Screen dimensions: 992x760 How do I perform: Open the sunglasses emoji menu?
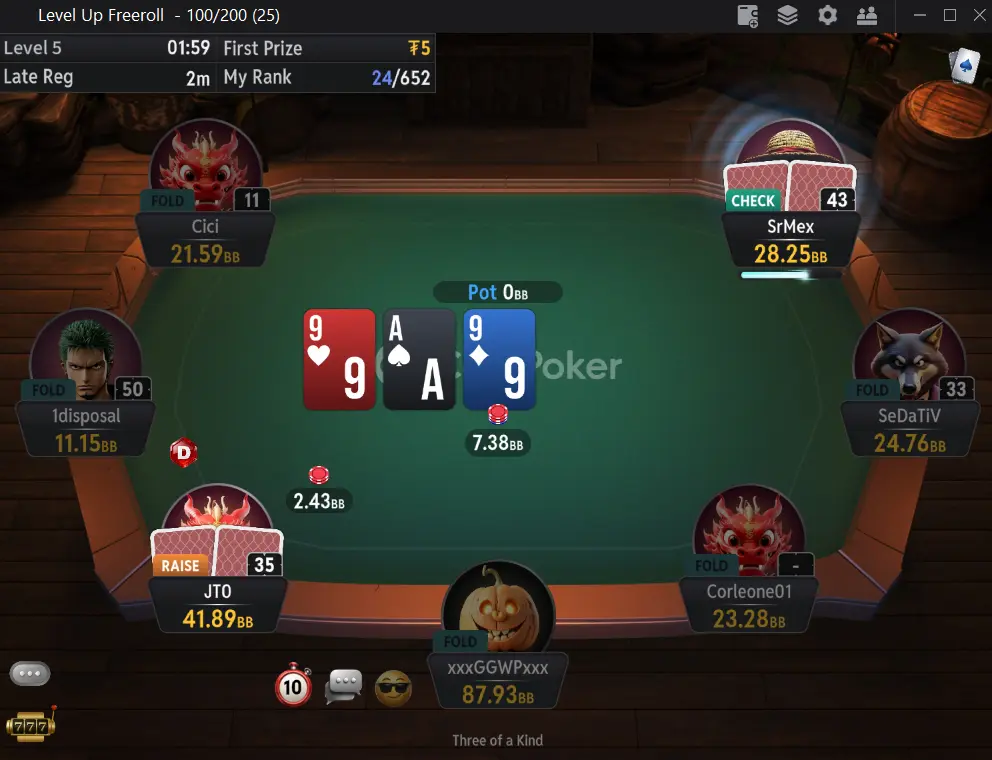[x=393, y=688]
